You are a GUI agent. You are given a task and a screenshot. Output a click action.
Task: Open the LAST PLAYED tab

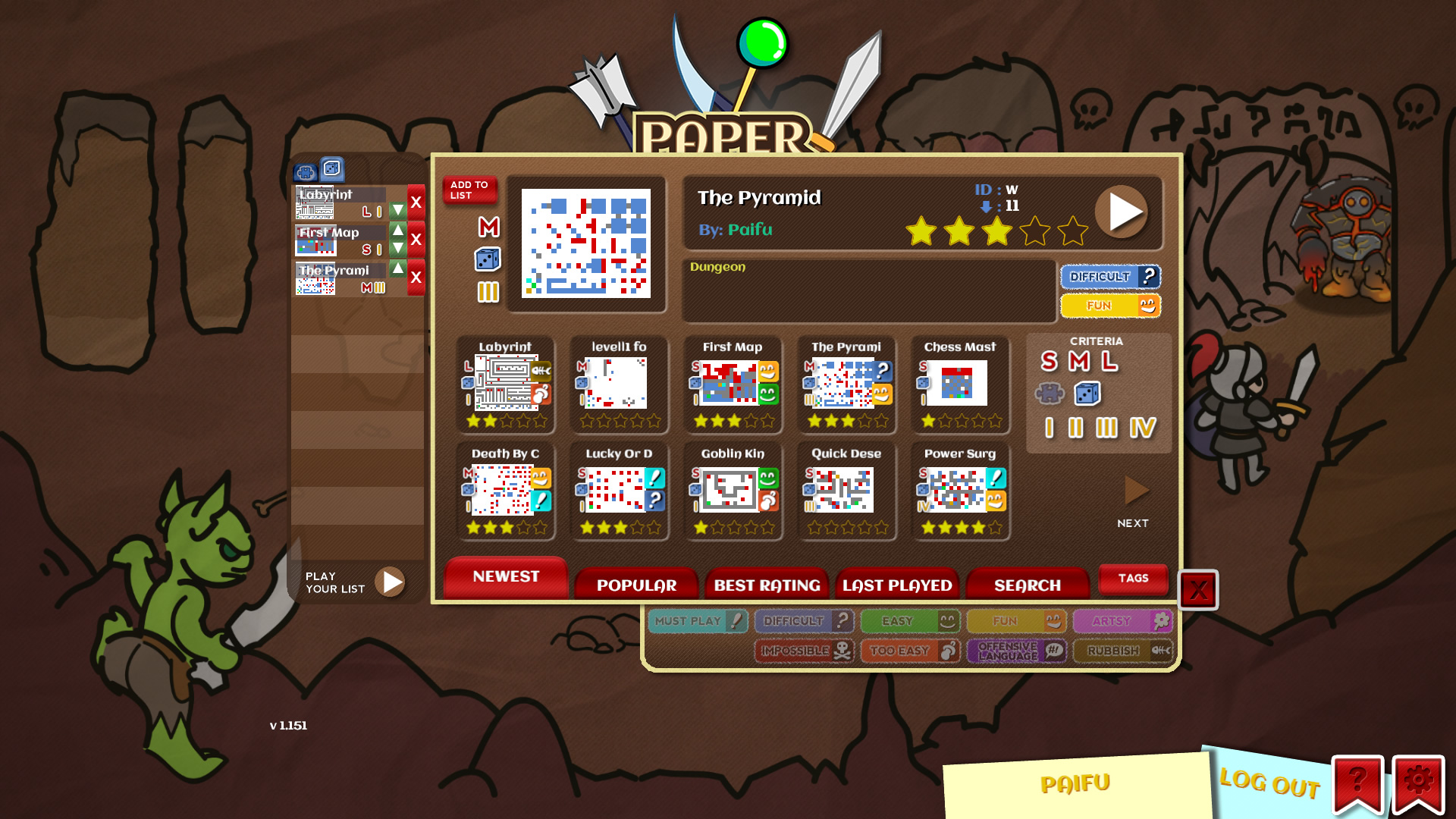897,585
